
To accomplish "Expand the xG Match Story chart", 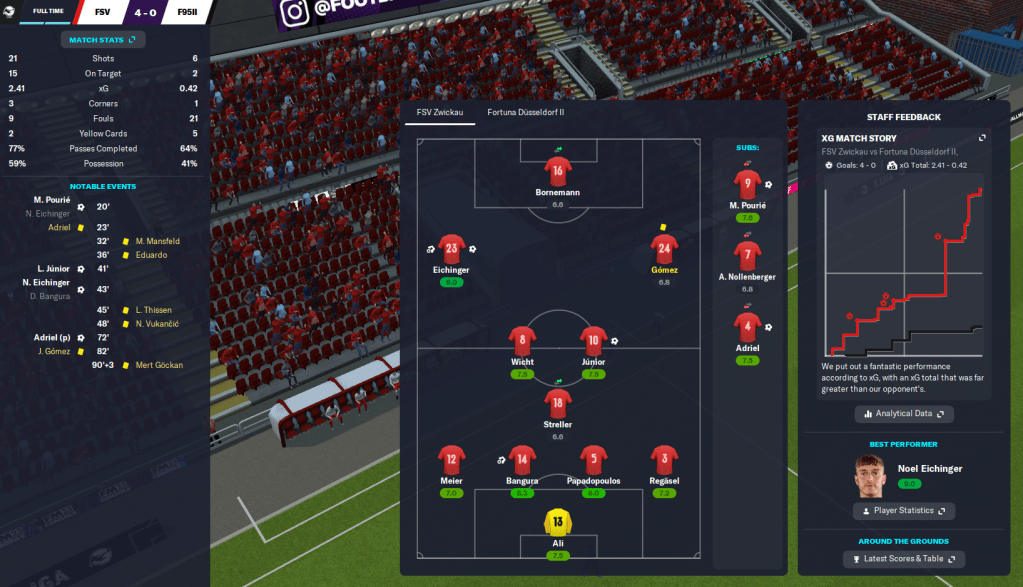I will 982,138.
